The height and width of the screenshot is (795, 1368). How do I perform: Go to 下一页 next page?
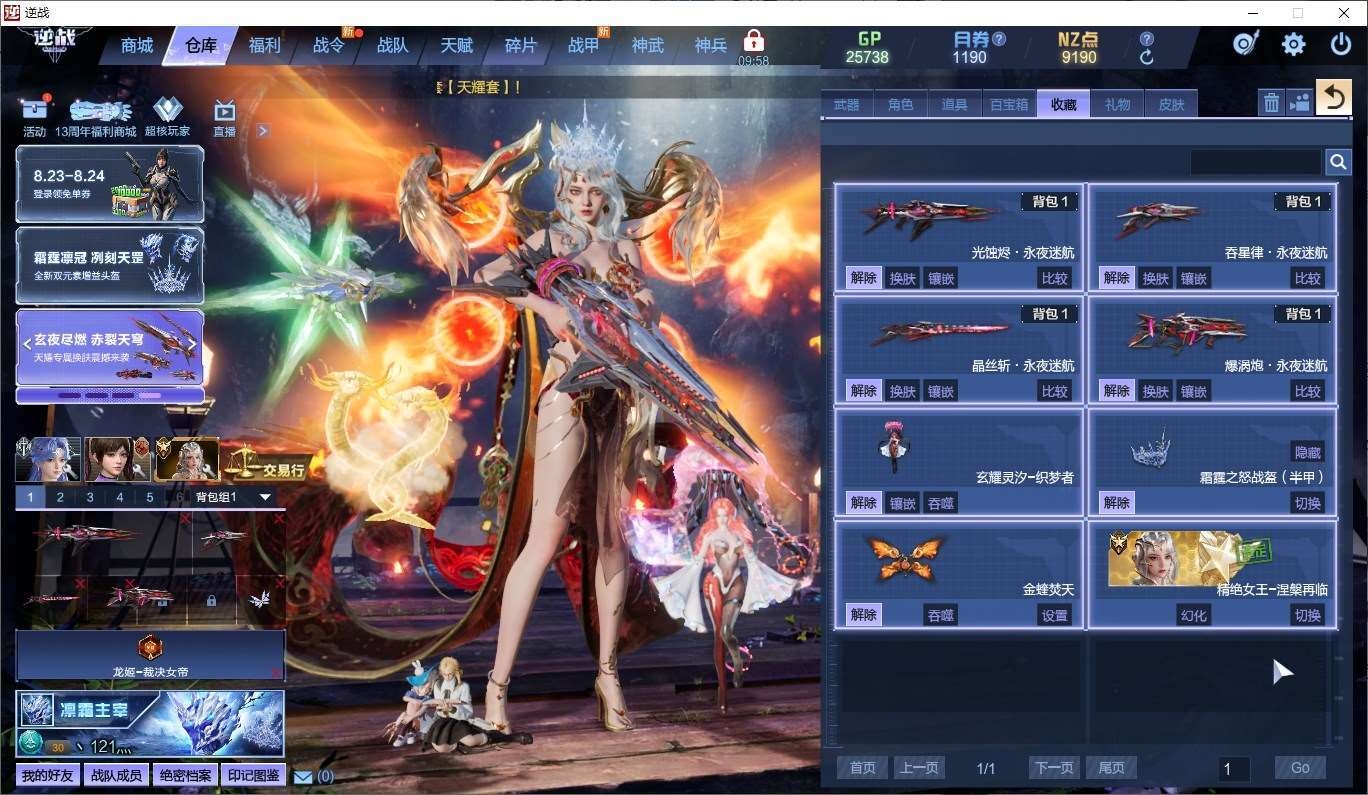[x=1055, y=768]
